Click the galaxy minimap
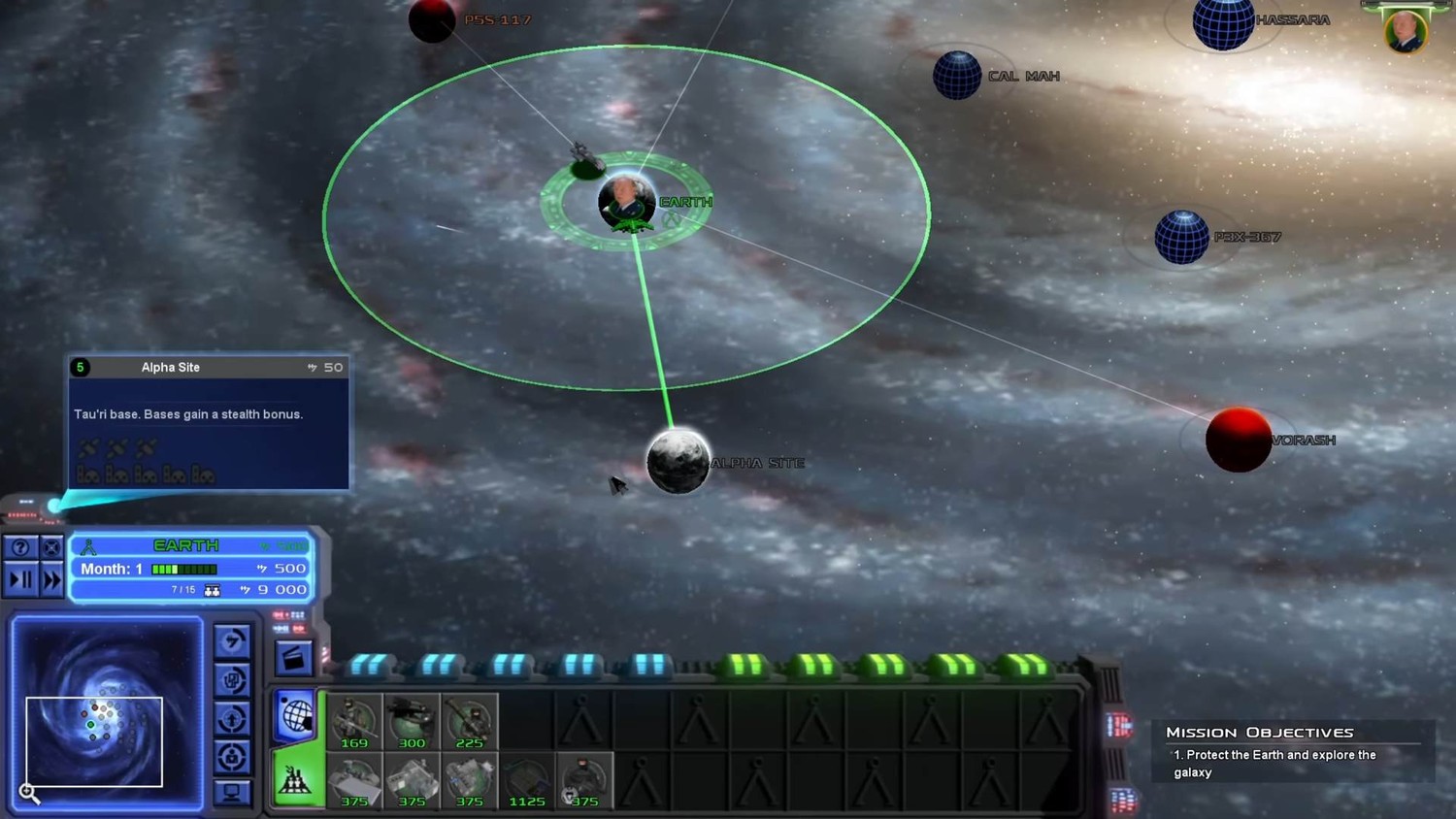The width and height of the screenshot is (1456, 819). coord(107,713)
